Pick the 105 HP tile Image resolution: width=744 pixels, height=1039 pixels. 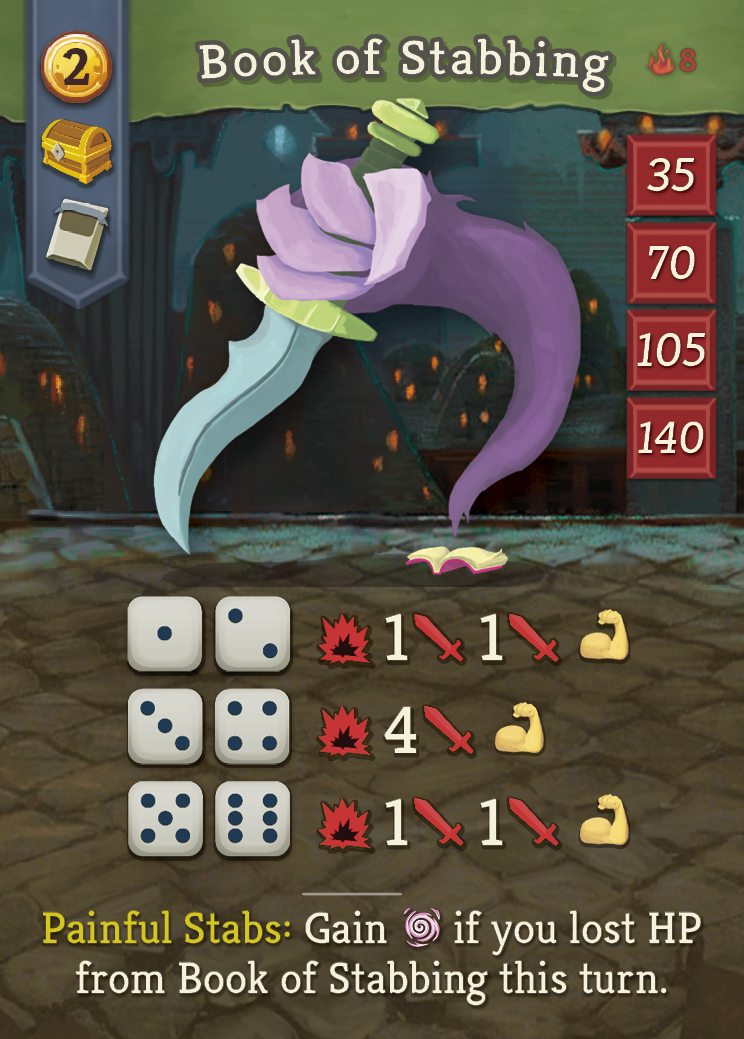tap(670, 350)
